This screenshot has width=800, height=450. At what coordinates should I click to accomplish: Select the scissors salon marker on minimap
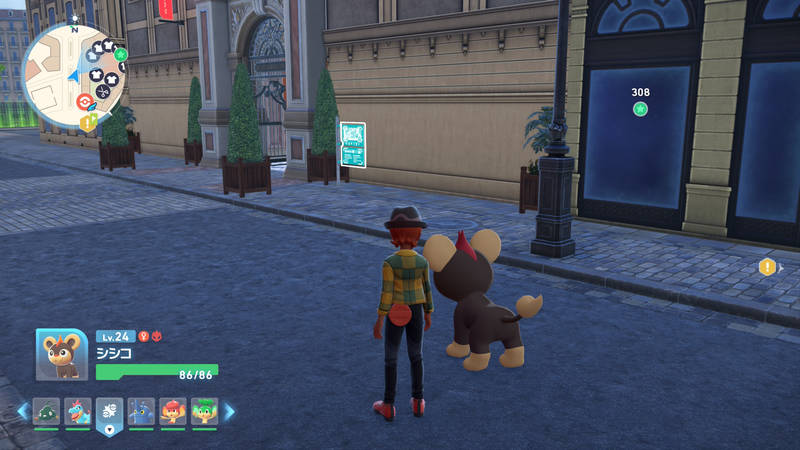[103, 91]
